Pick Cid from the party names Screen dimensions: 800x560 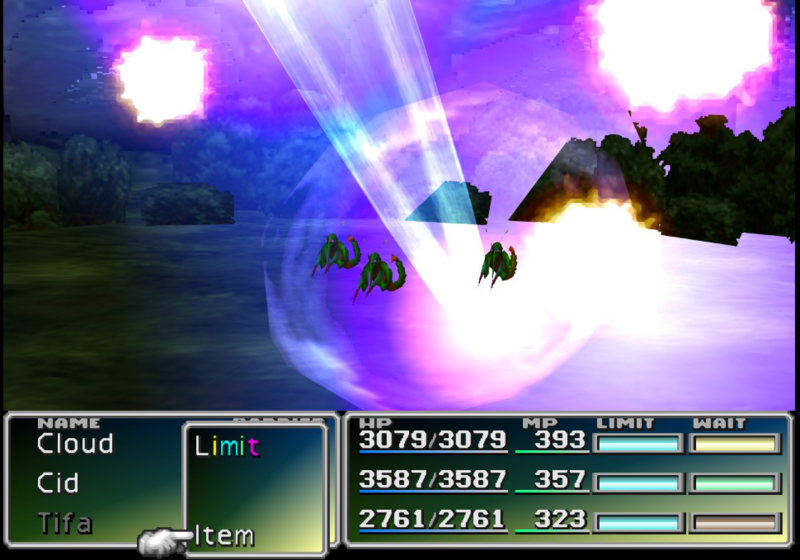tap(58, 483)
